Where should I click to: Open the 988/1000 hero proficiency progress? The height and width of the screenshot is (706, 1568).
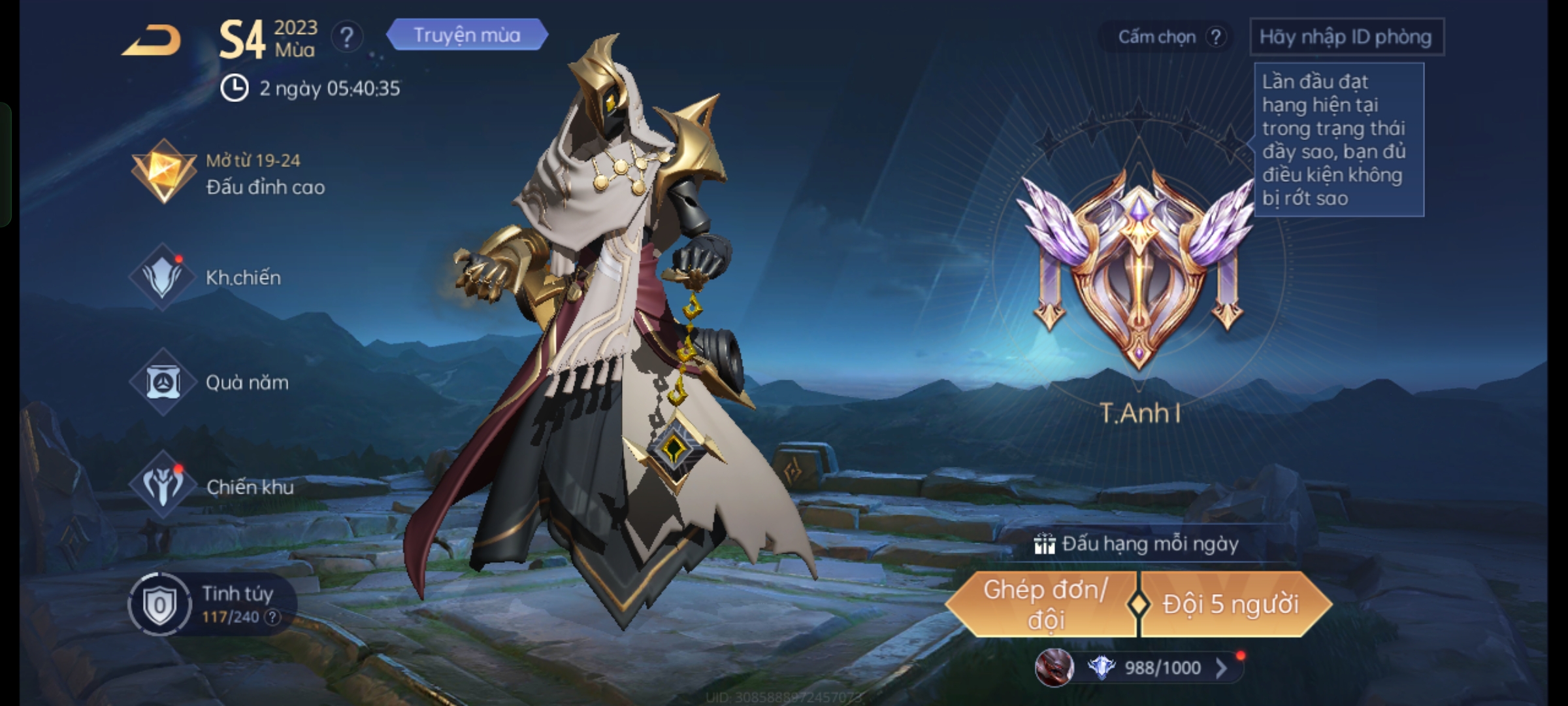click(x=1162, y=667)
